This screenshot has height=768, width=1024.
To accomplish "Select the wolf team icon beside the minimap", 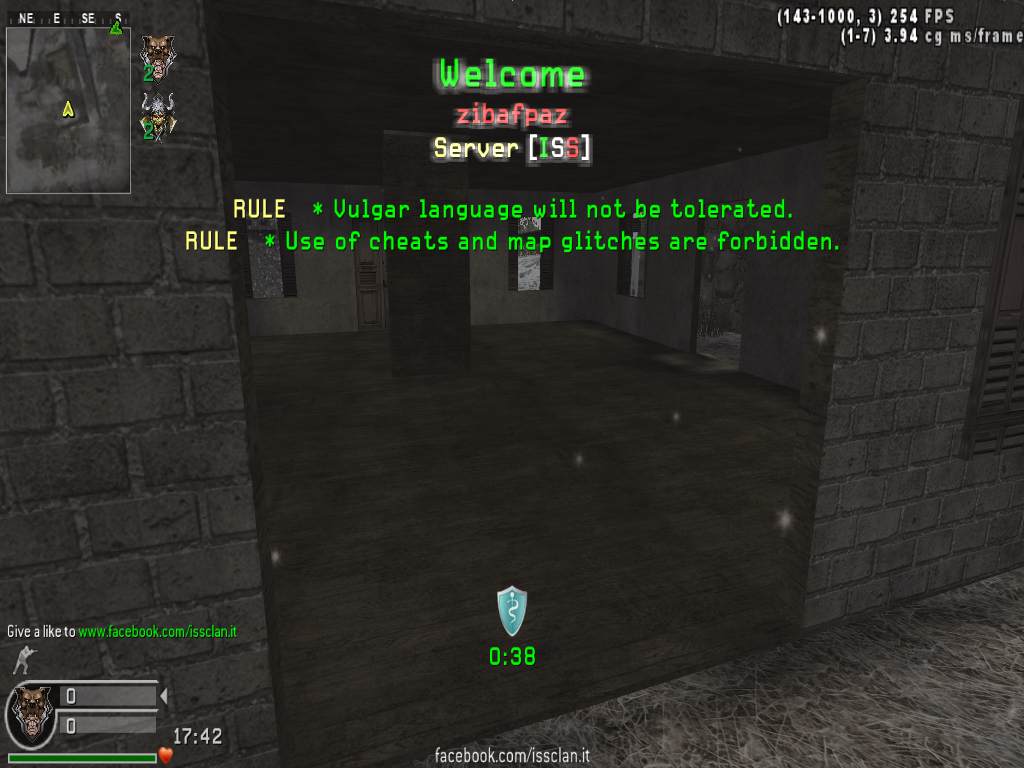I will pyautogui.click(x=155, y=55).
